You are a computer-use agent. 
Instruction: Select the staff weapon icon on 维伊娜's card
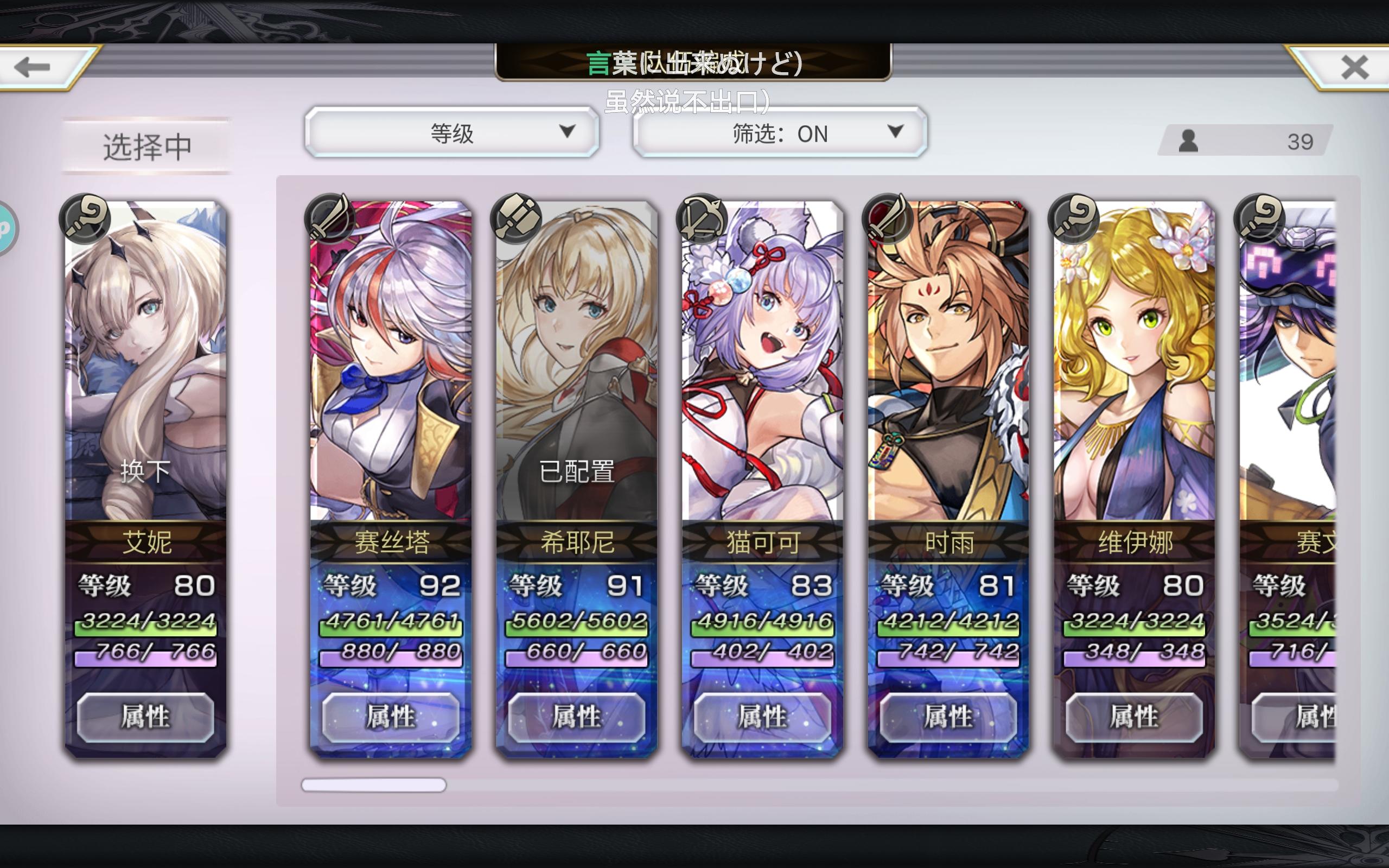click(1073, 218)
